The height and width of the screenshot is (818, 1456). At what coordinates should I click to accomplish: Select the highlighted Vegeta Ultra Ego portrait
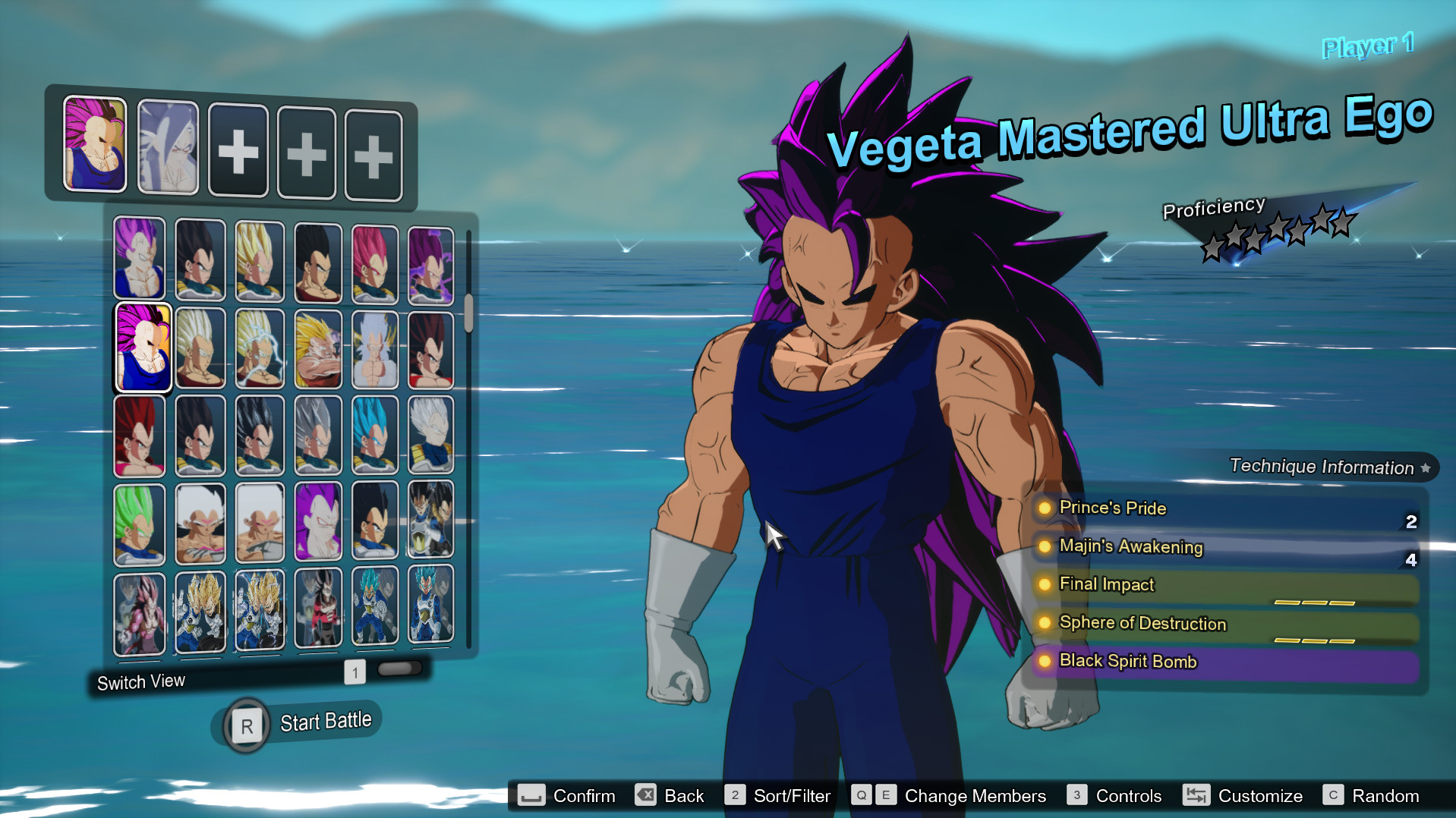(143, 348)
